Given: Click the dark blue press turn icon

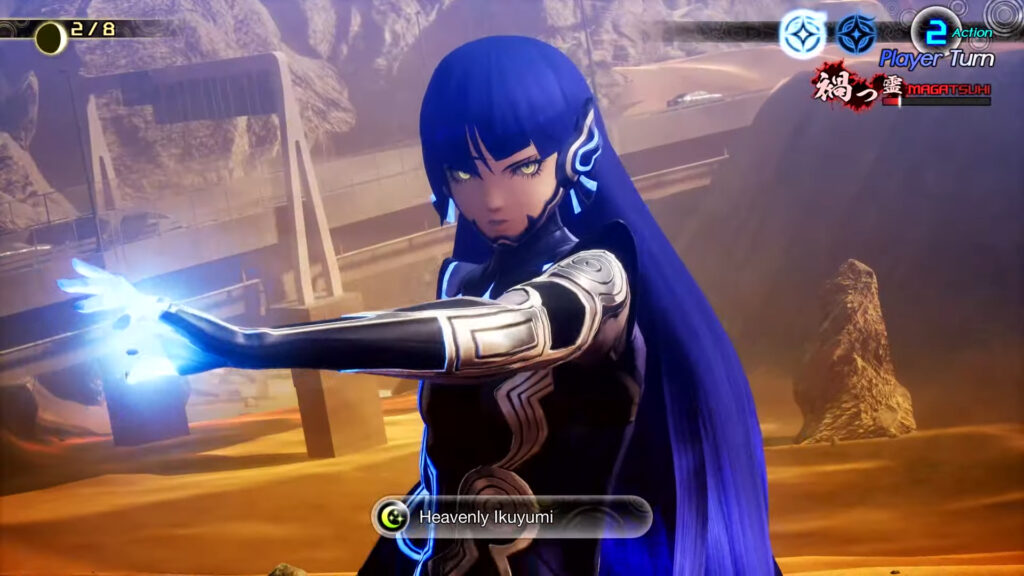Looking at the screenshot, I should click(x=857, y=34).
